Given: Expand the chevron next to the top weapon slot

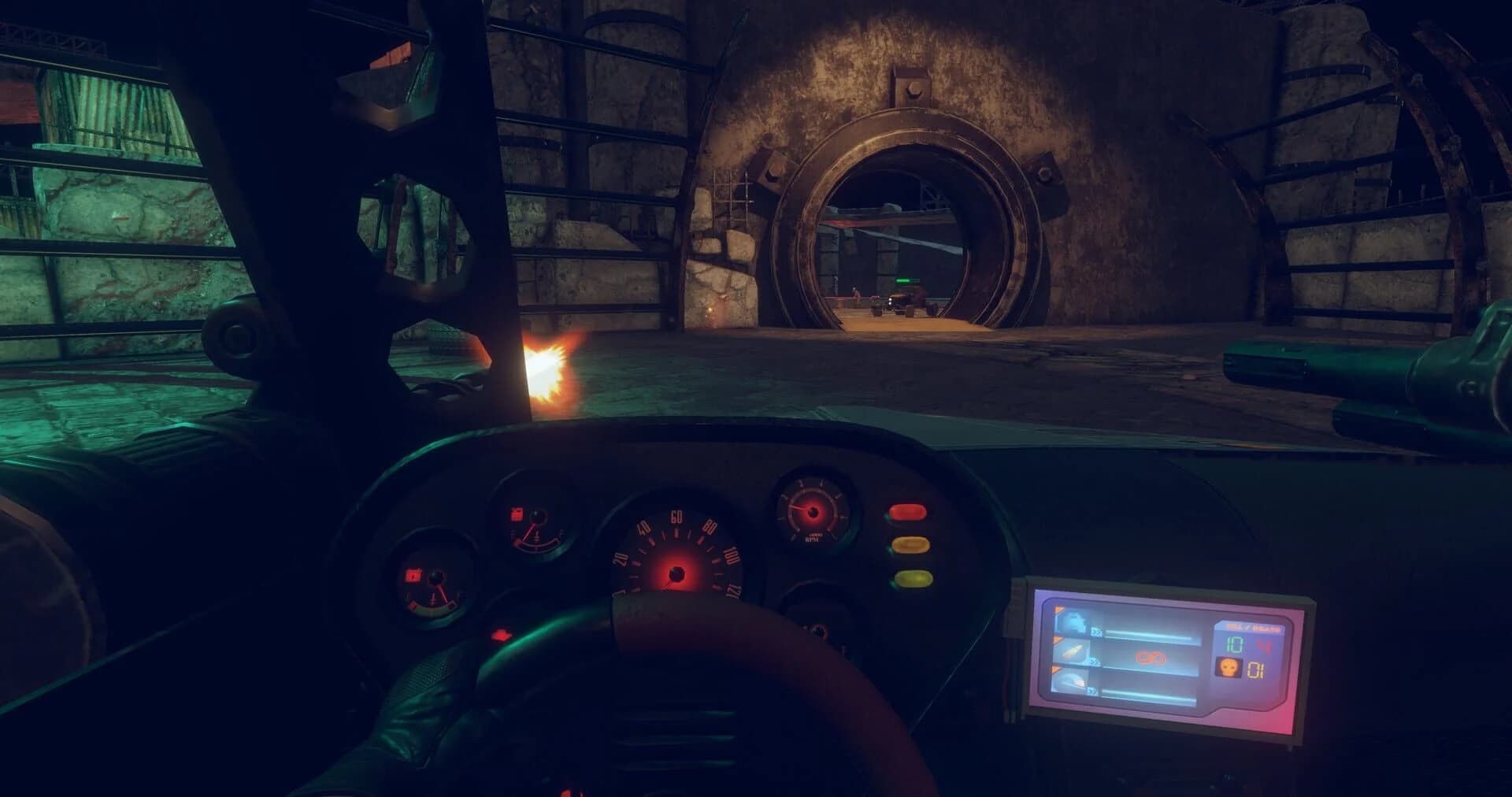Looking at the screenshot, I should click(x=1096, y=631).
